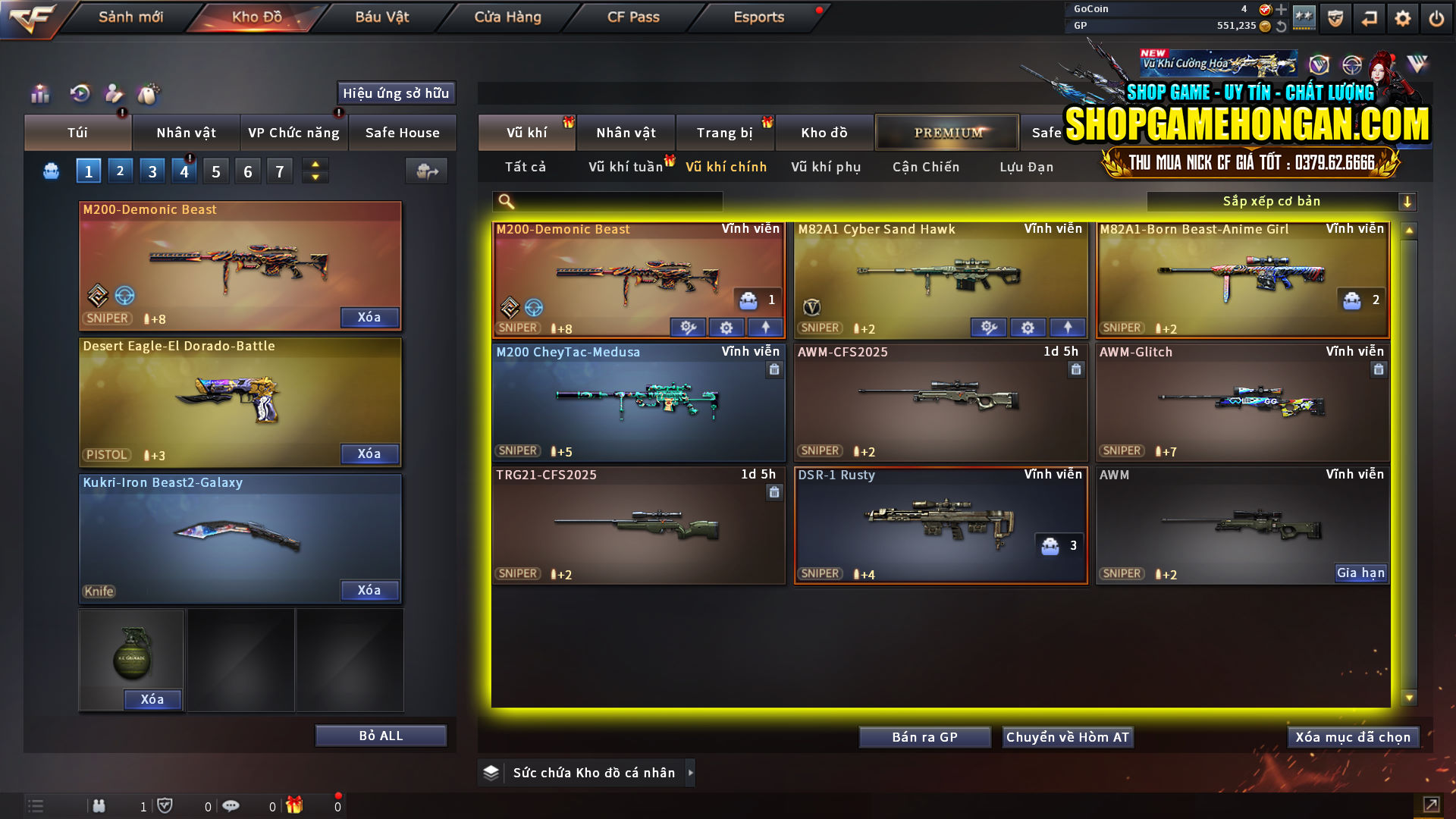
Task: Open the 'Cận Chiến' weapon category tab
Action: pos(925,167)
